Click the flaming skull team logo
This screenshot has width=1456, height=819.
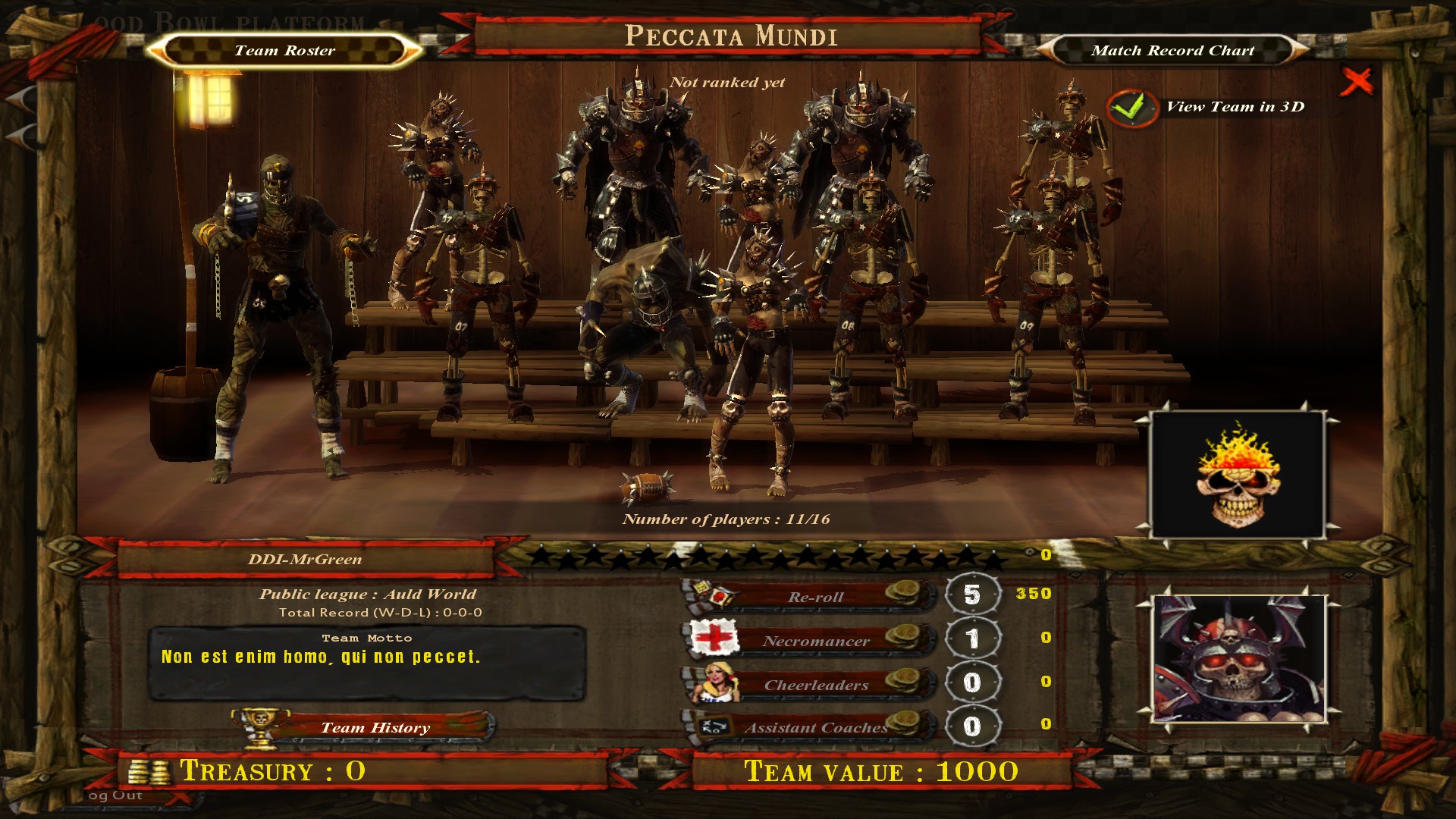(1238, 475)
